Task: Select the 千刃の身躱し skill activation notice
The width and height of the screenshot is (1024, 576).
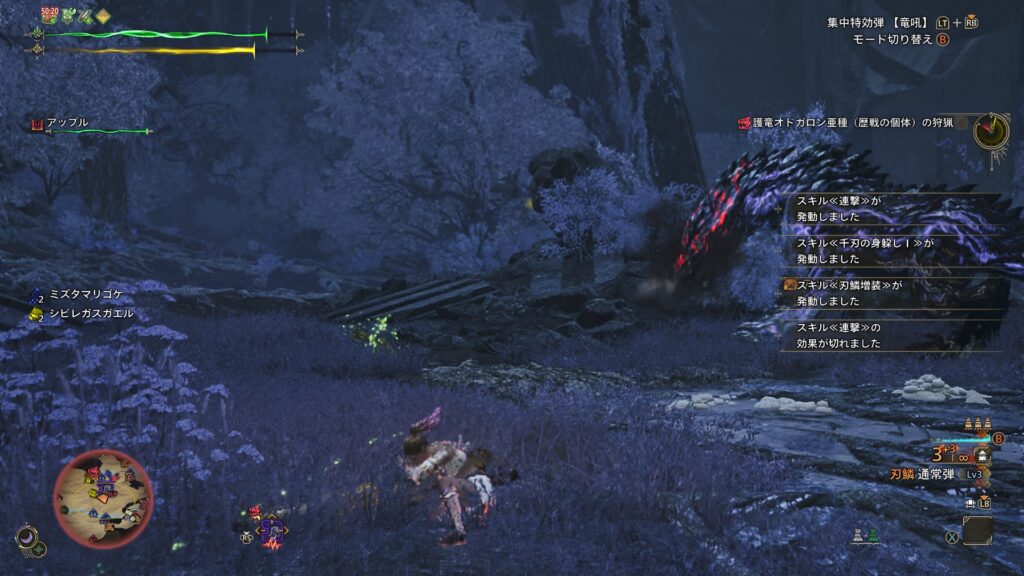Action: [x=858, y=250]
